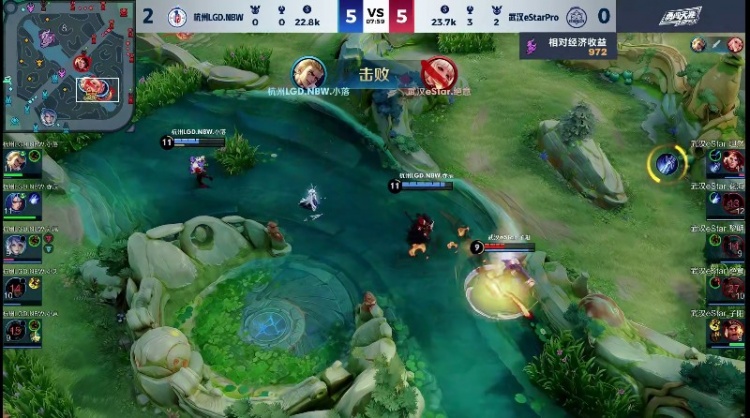
Task: Open the relative economy gain panel
Action: [x=565, y=46]
